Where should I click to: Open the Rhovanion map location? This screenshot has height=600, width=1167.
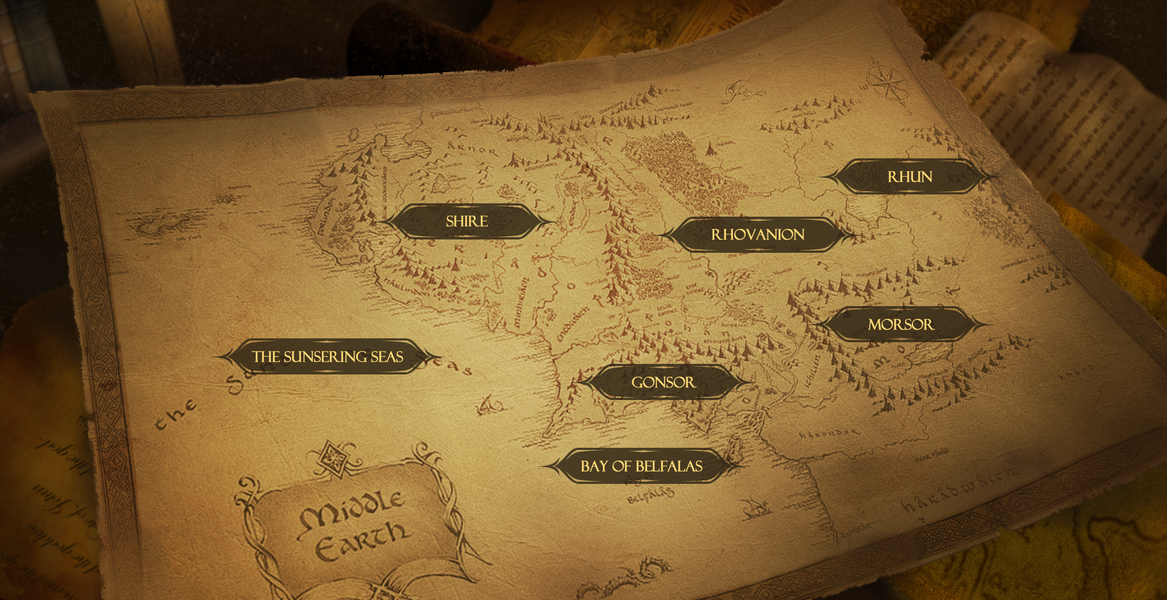[x=757, y=235]
